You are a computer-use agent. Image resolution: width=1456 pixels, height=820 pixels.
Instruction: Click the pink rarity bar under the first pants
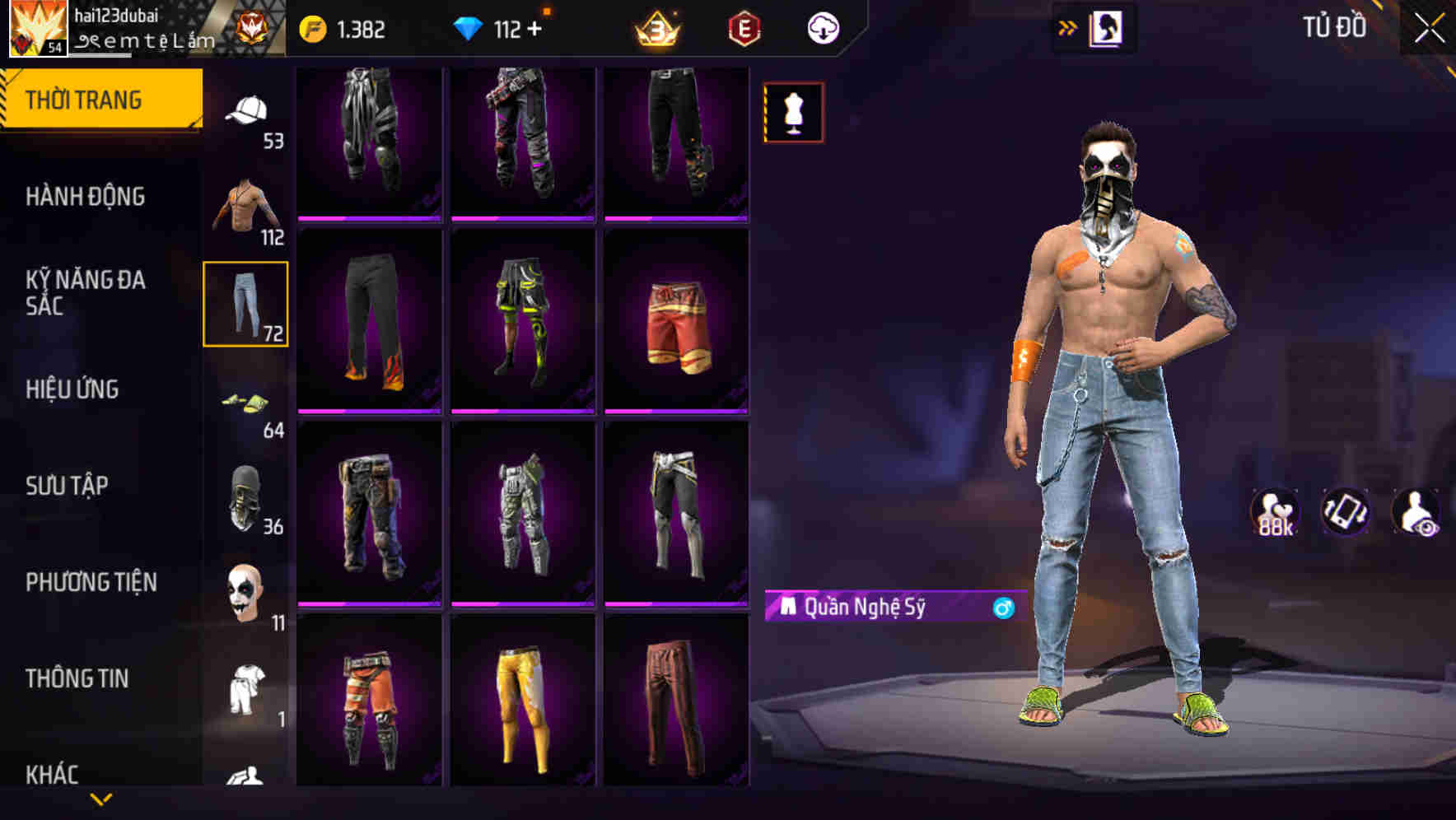coord(368,217)
